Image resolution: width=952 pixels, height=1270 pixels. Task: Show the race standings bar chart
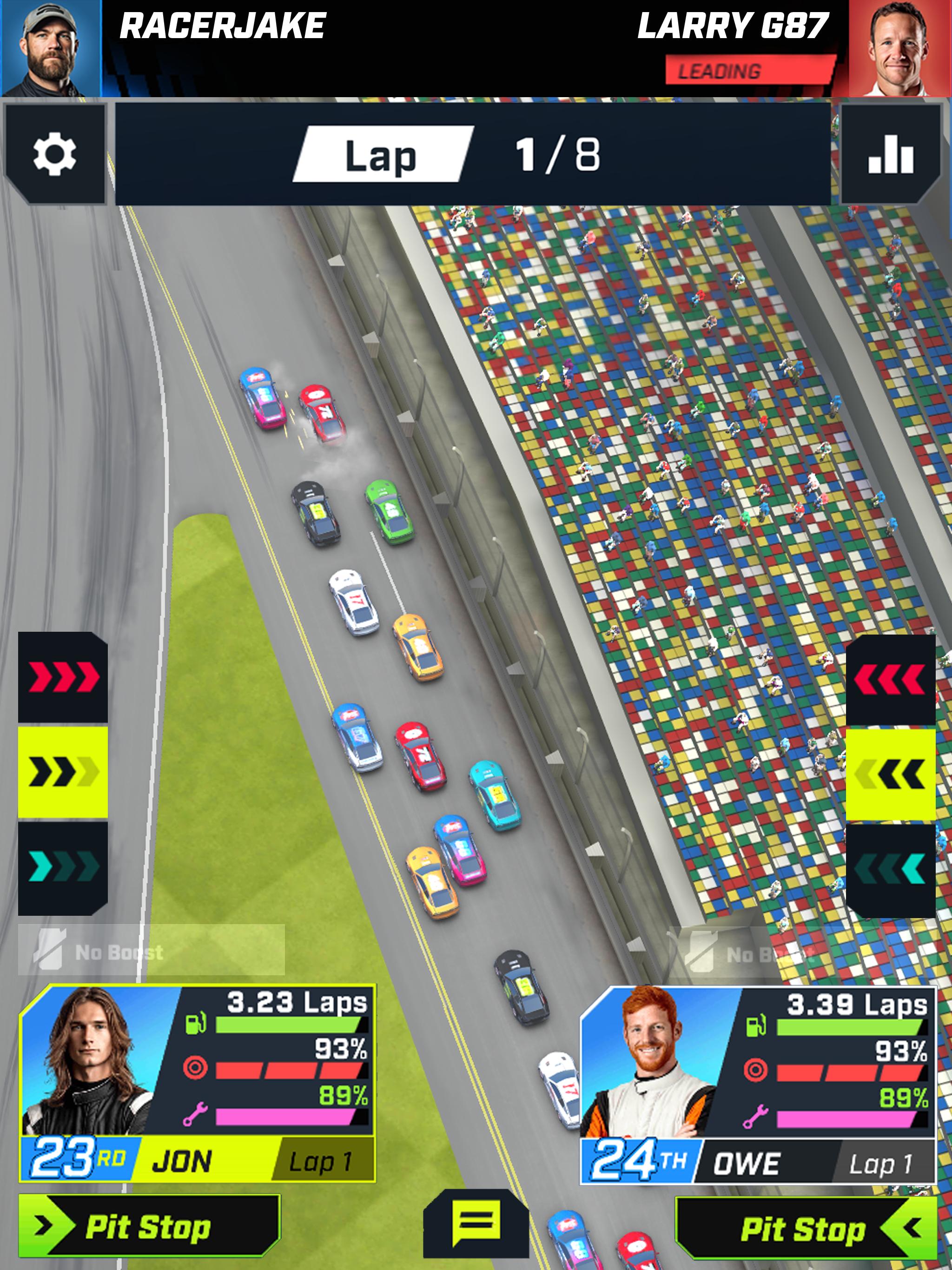point(890,154)
